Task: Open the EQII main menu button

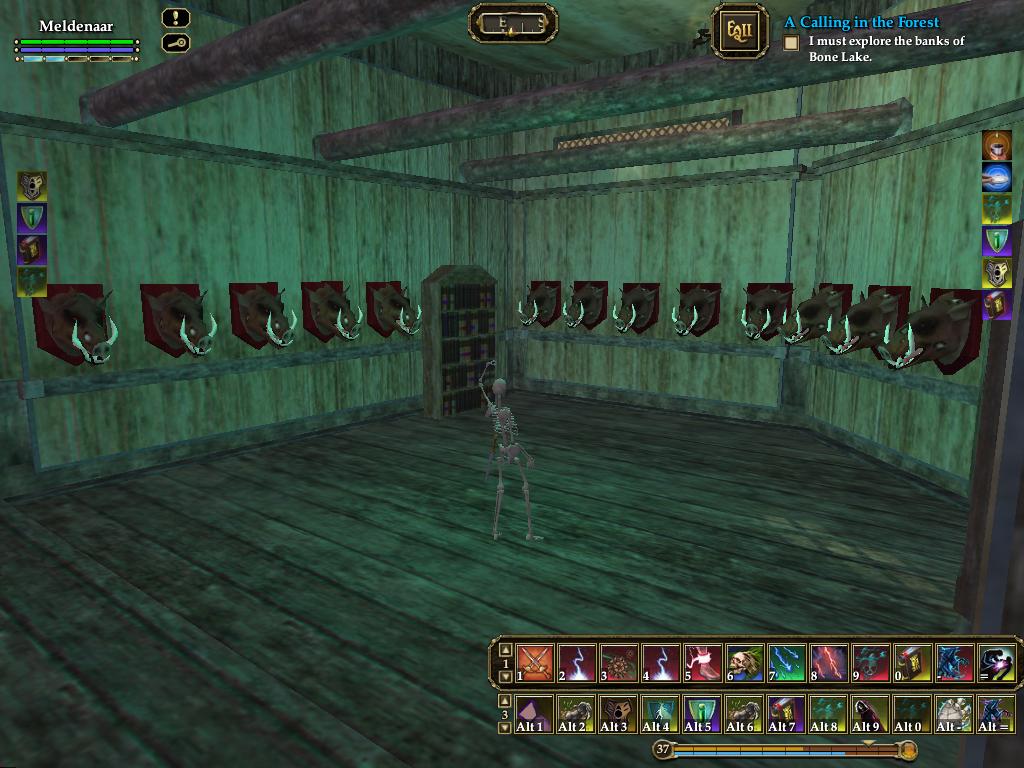Action: coord(740,30)
